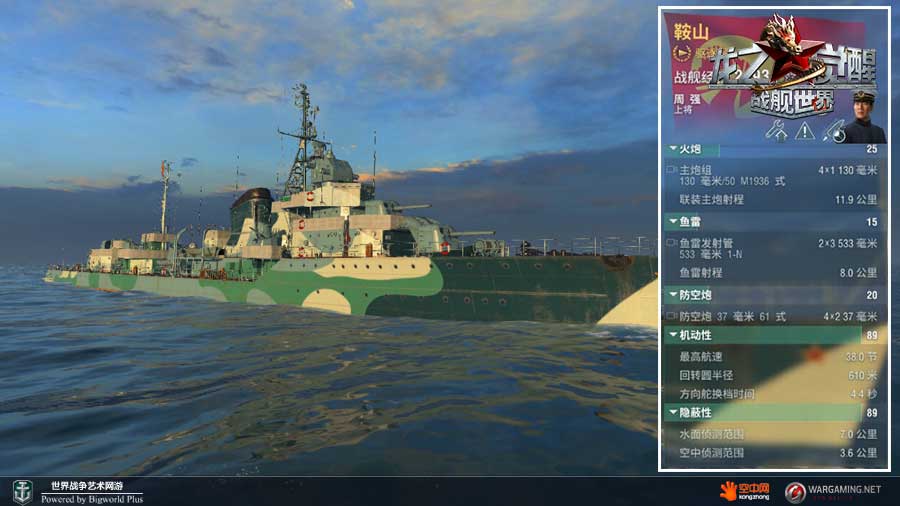This screenshot has height=506, width=900.
Task: Select the 鱼雷发射管 torpedo launcher row
Action: [x=772, y=247]
